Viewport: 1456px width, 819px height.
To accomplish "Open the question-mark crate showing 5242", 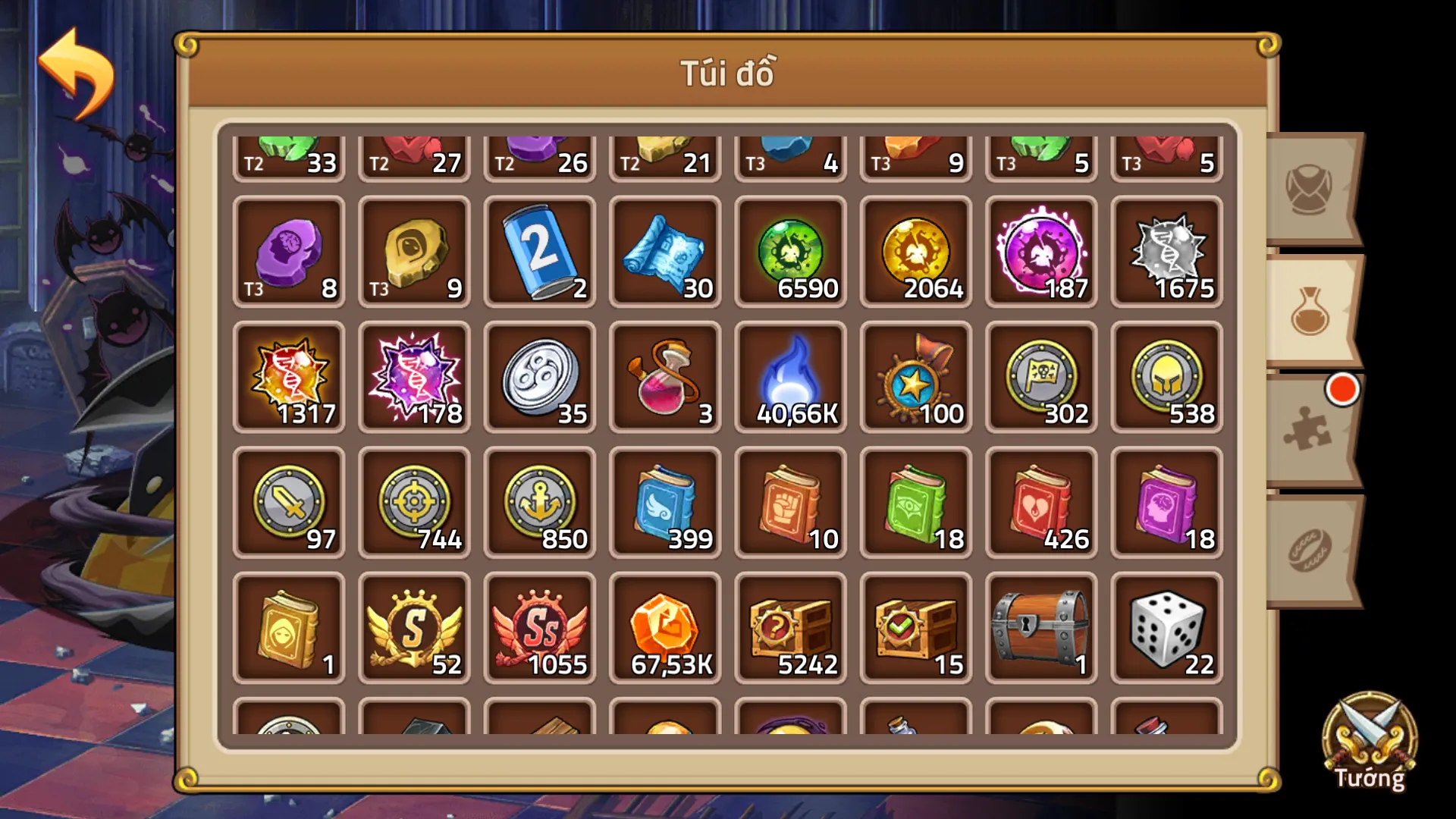I will (790, 626).
